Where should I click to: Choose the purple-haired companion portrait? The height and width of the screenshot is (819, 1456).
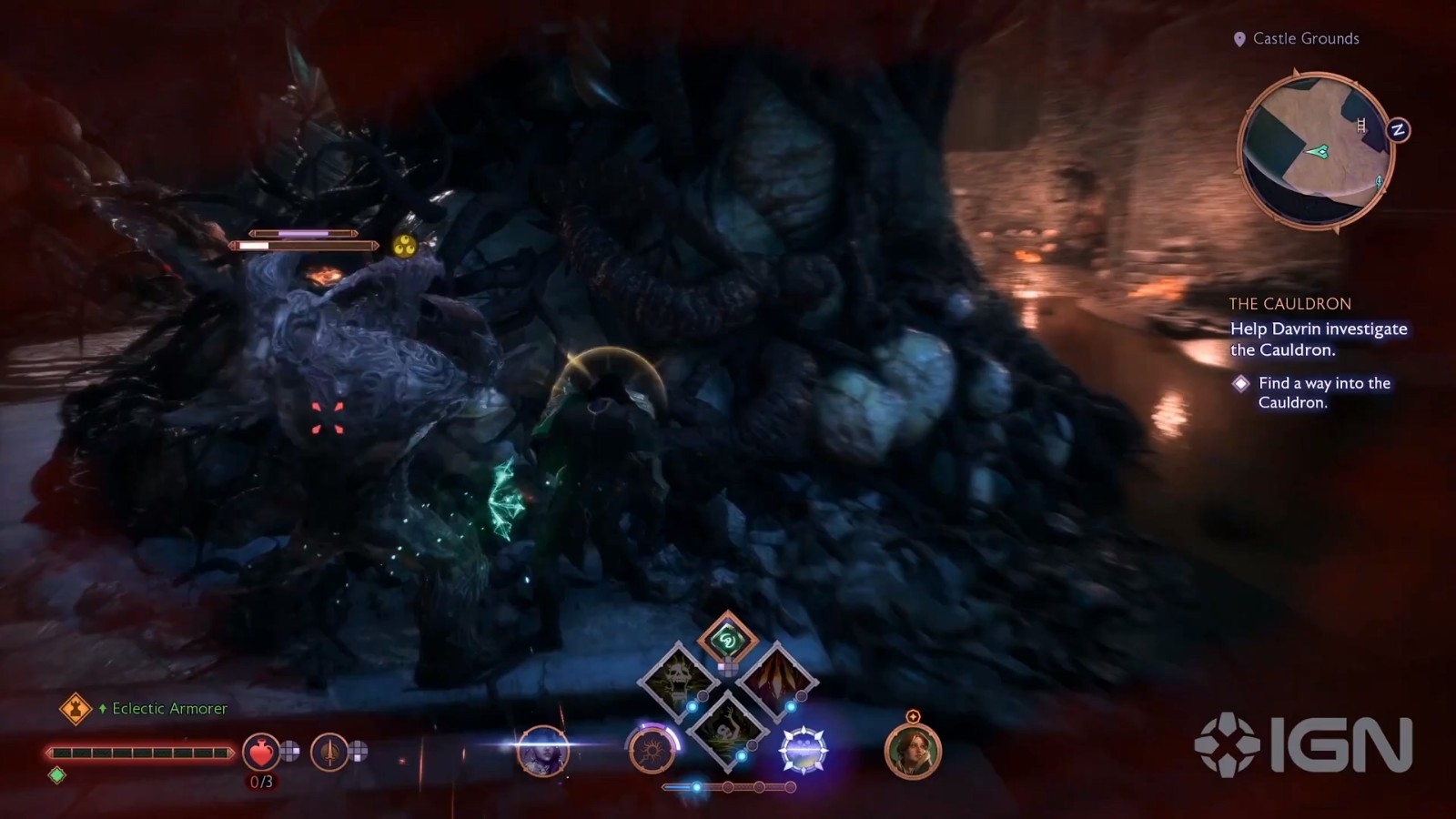tap(543, 751)
